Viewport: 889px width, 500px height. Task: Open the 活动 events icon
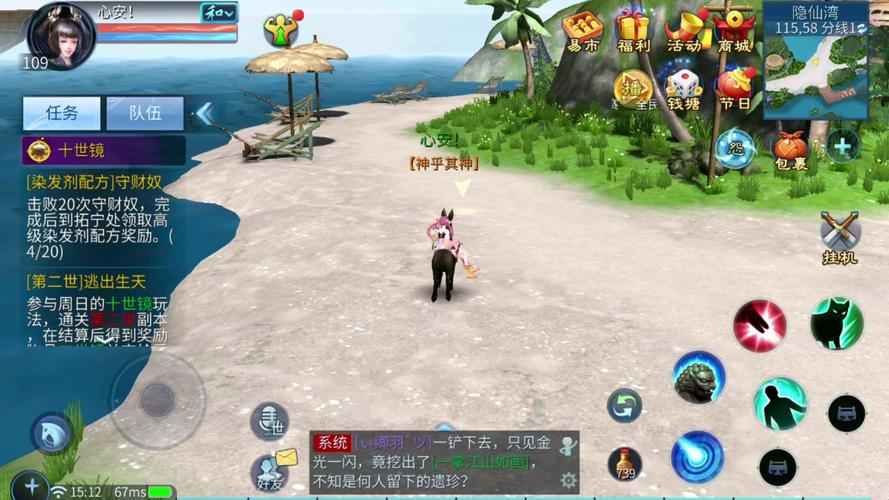coord(685,31)
